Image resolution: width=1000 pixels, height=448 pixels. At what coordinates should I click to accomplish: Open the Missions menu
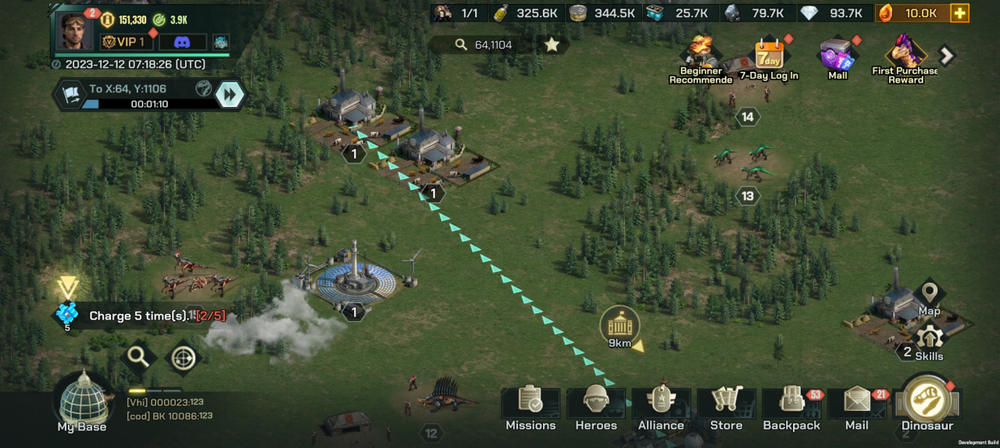(x=530, y=408)
